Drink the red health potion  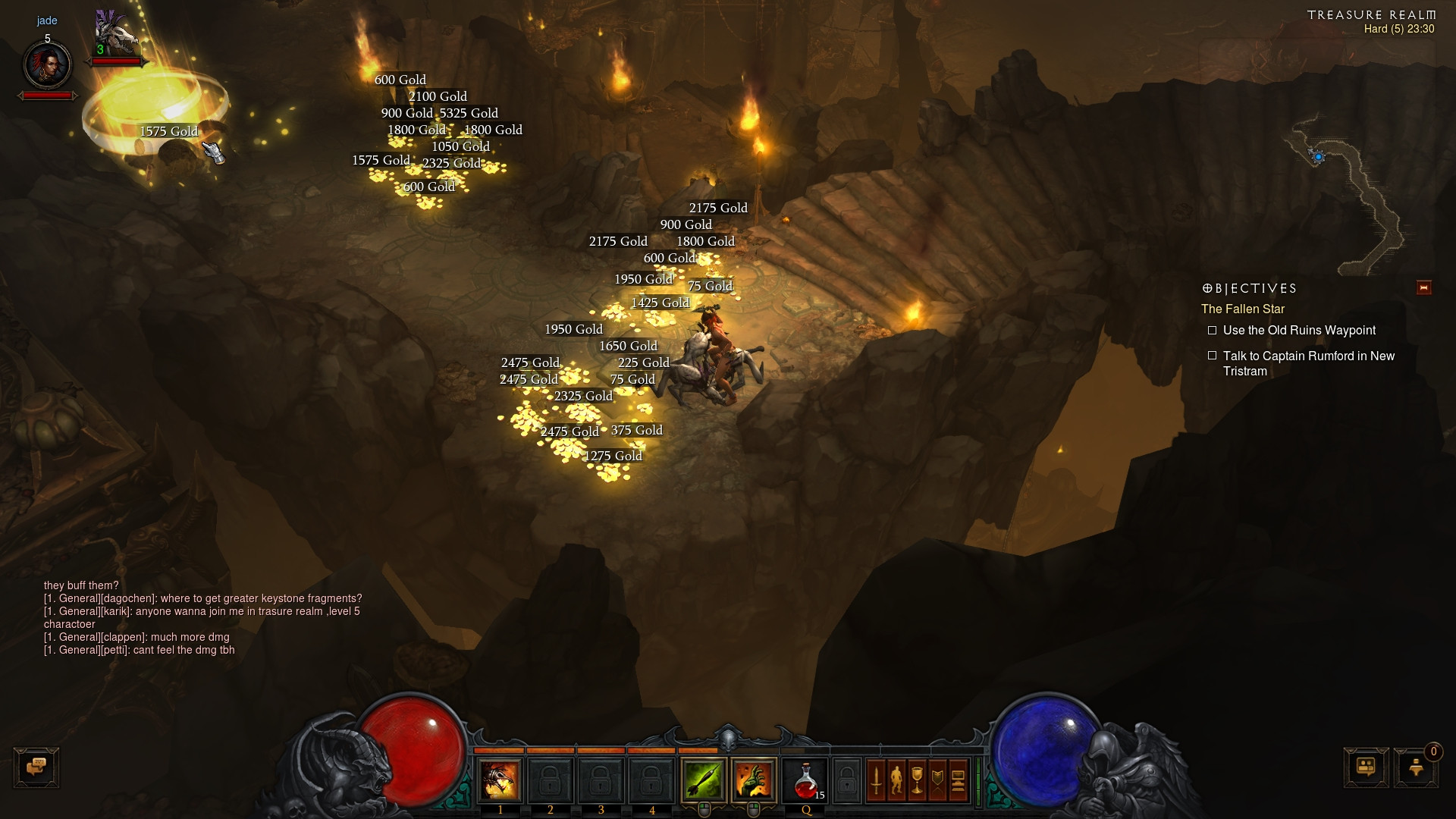(805, 780)
